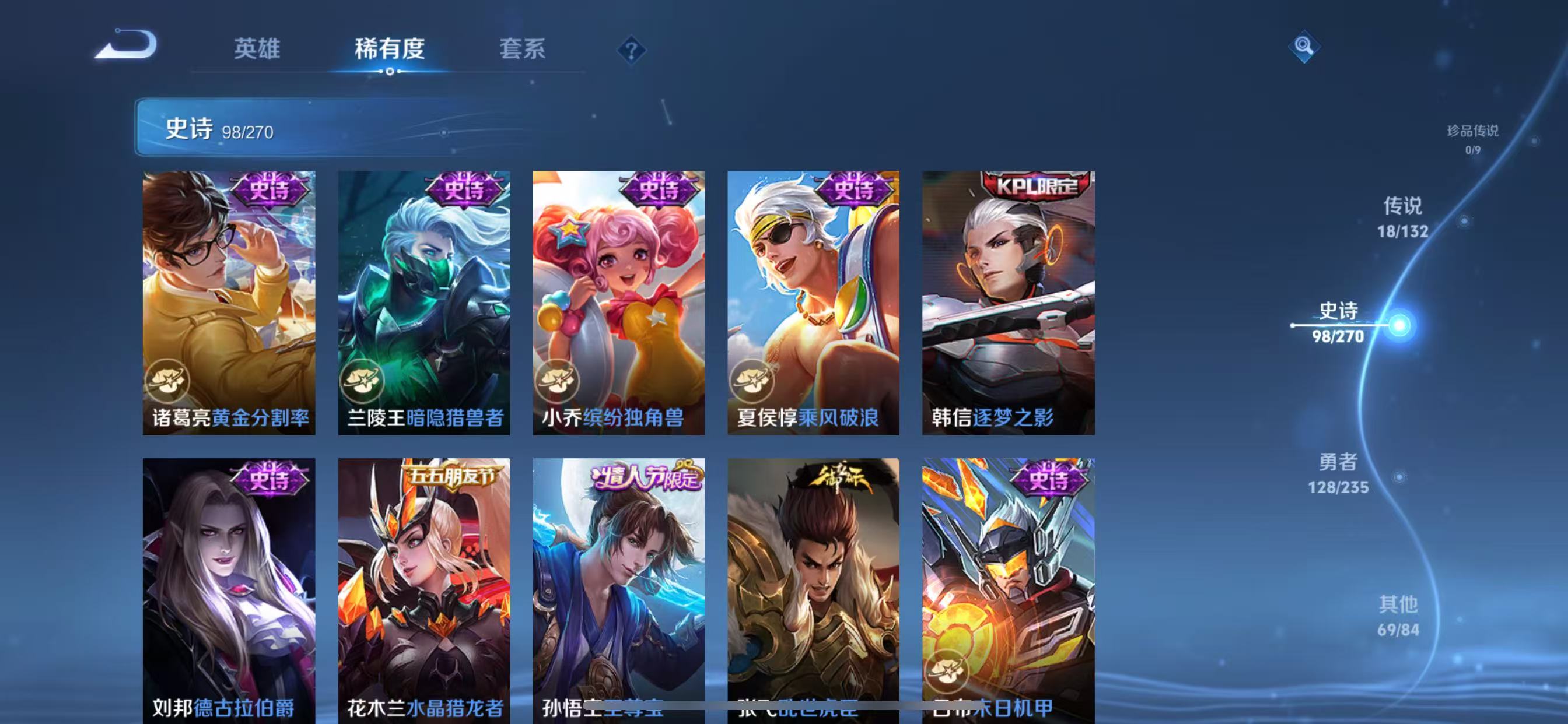The width and height of the screenshot is (1568, 724).
Task: Click the tab indicator dot under 稀有度
Action: click(390, 72)
